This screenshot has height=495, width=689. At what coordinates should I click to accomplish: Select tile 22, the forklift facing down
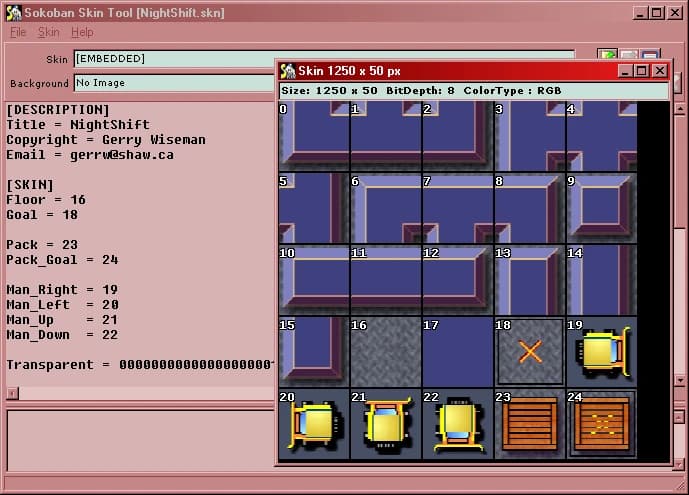(458, 423)
